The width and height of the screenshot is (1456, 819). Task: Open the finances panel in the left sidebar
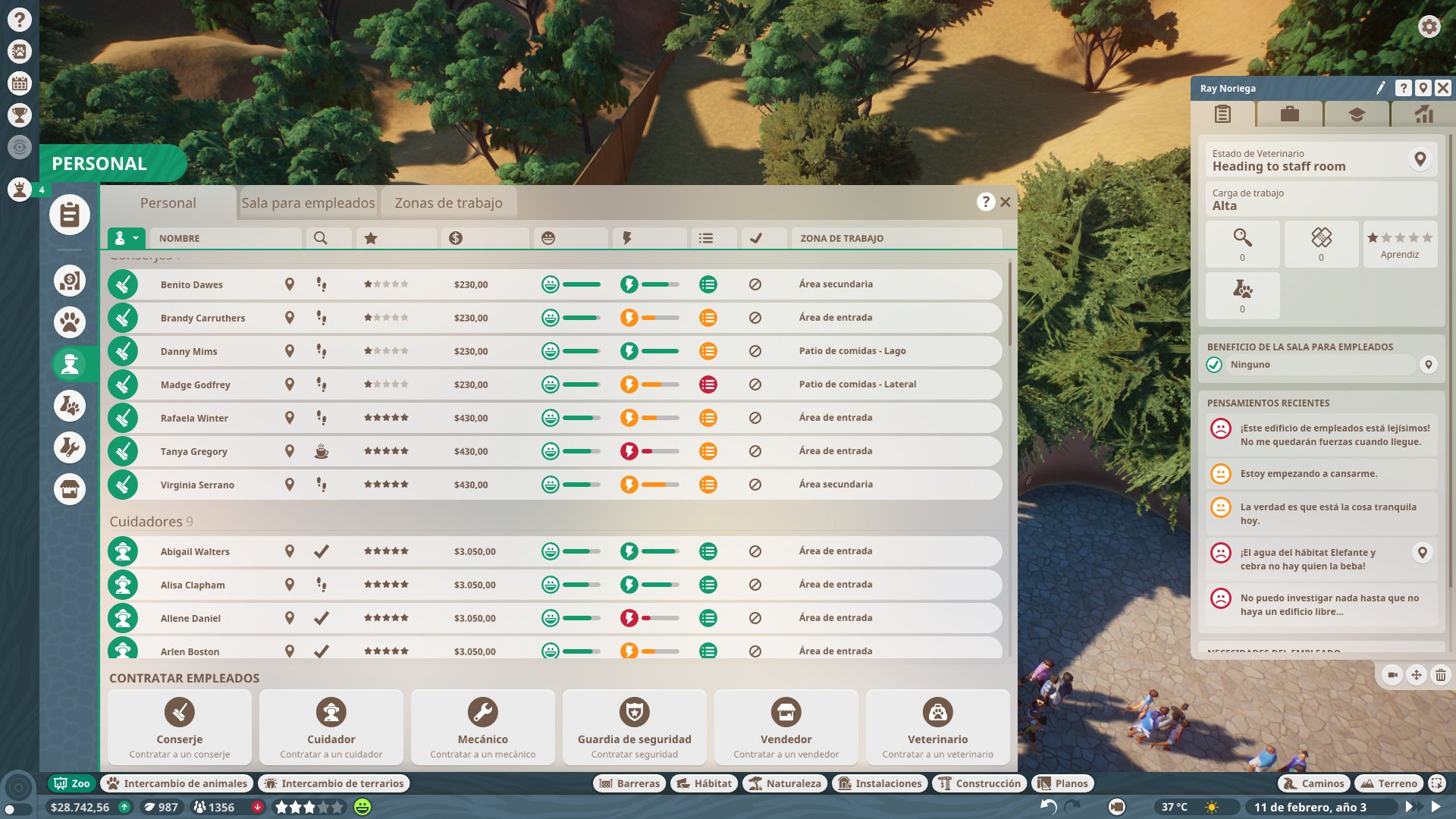click(x=69, y=280)
